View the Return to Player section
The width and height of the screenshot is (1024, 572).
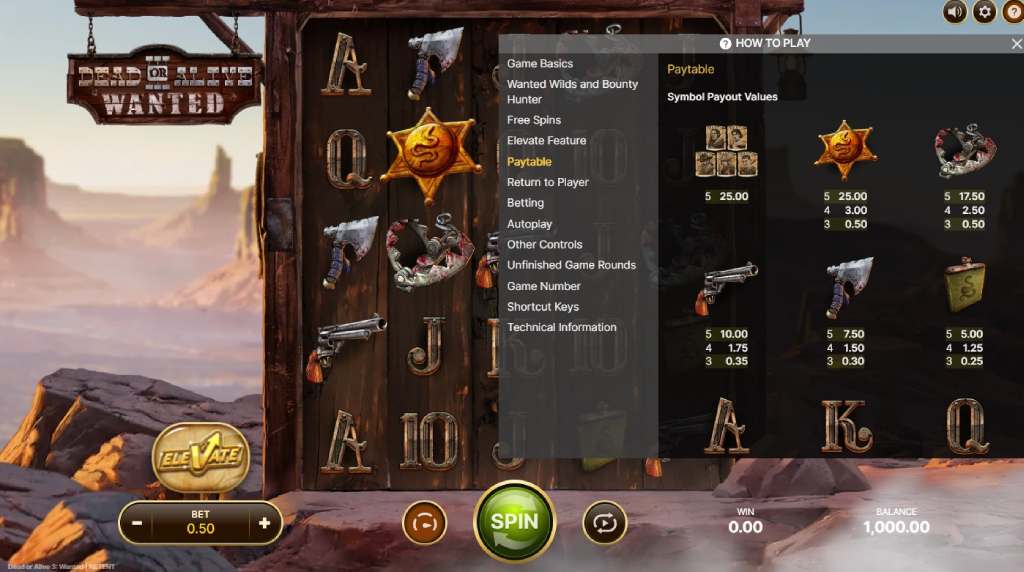(548, 182)
